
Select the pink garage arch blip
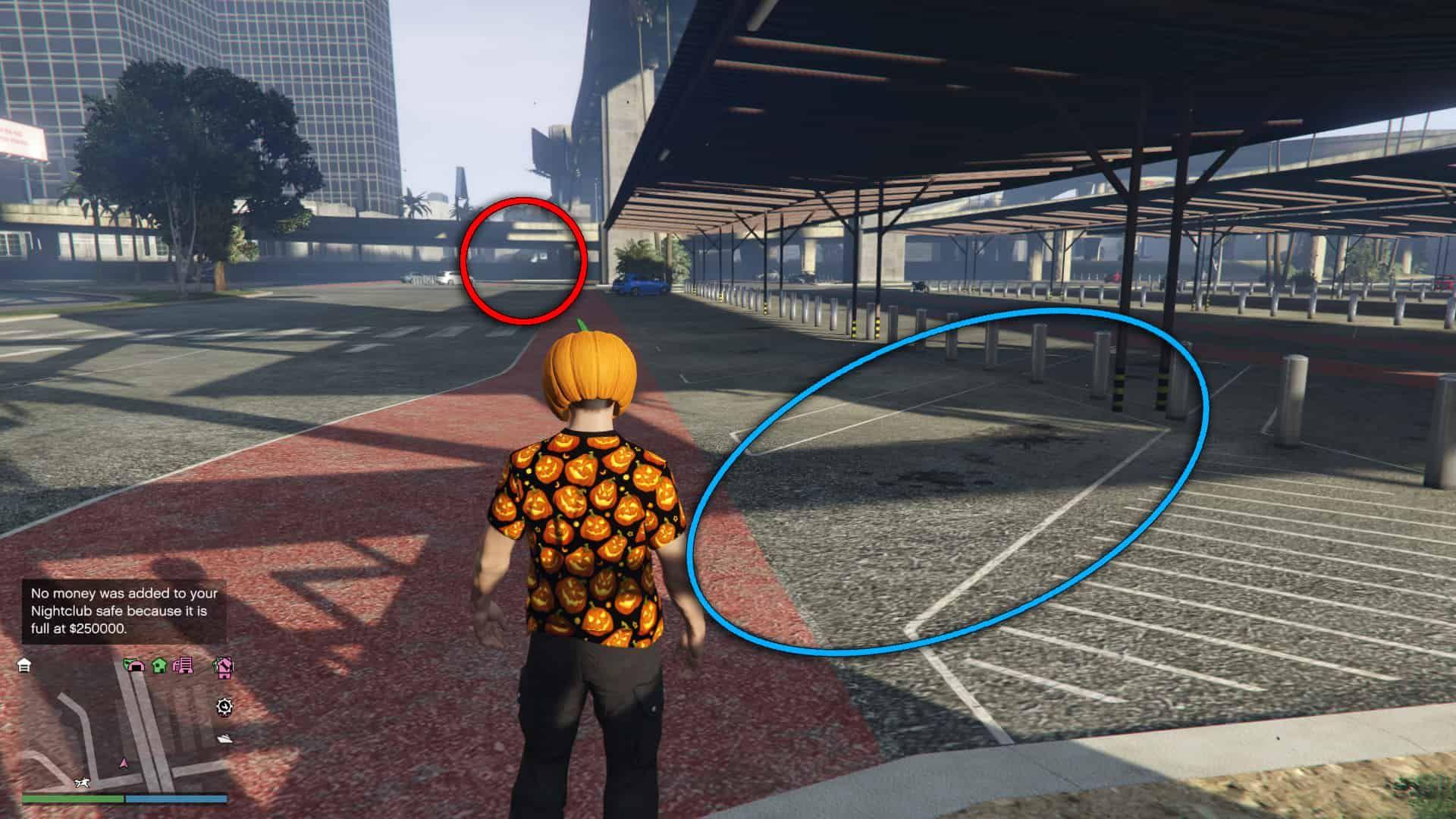[x=134, y=666]
